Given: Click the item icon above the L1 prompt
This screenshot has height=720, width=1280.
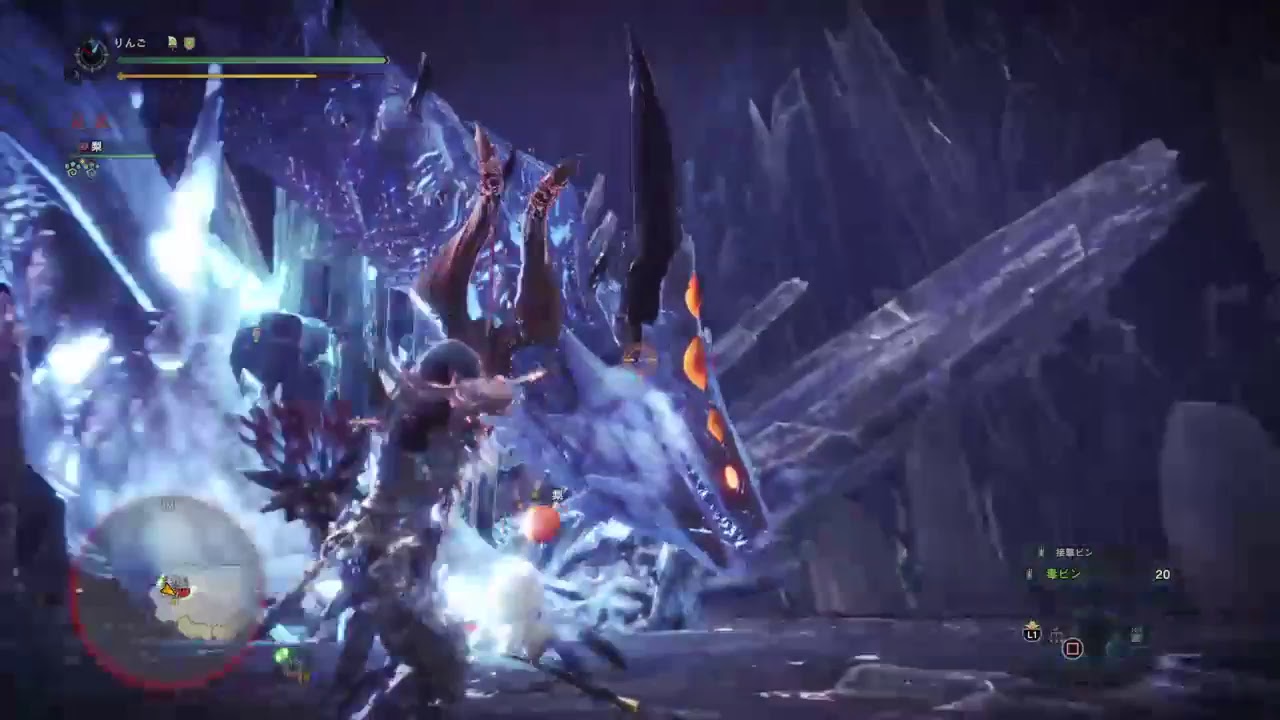Looking at the screenshot, I should point(1032,624).
